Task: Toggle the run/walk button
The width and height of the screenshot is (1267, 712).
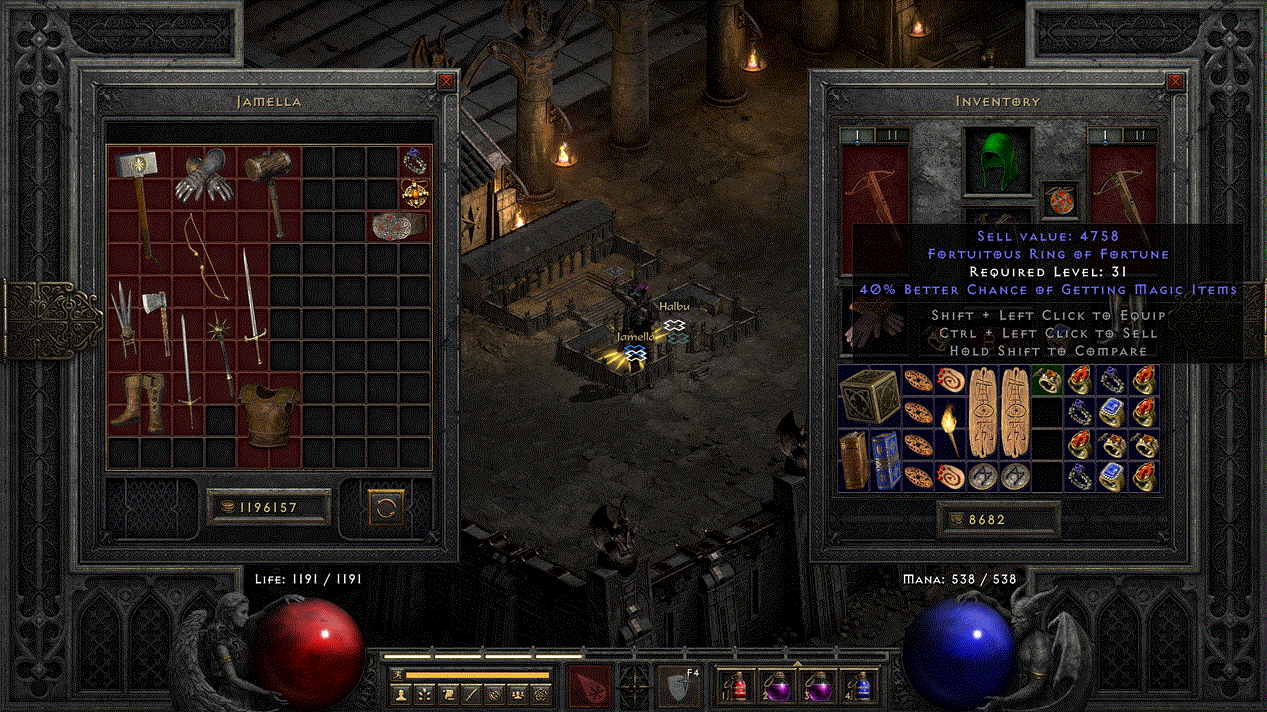Action: (397, 675)
